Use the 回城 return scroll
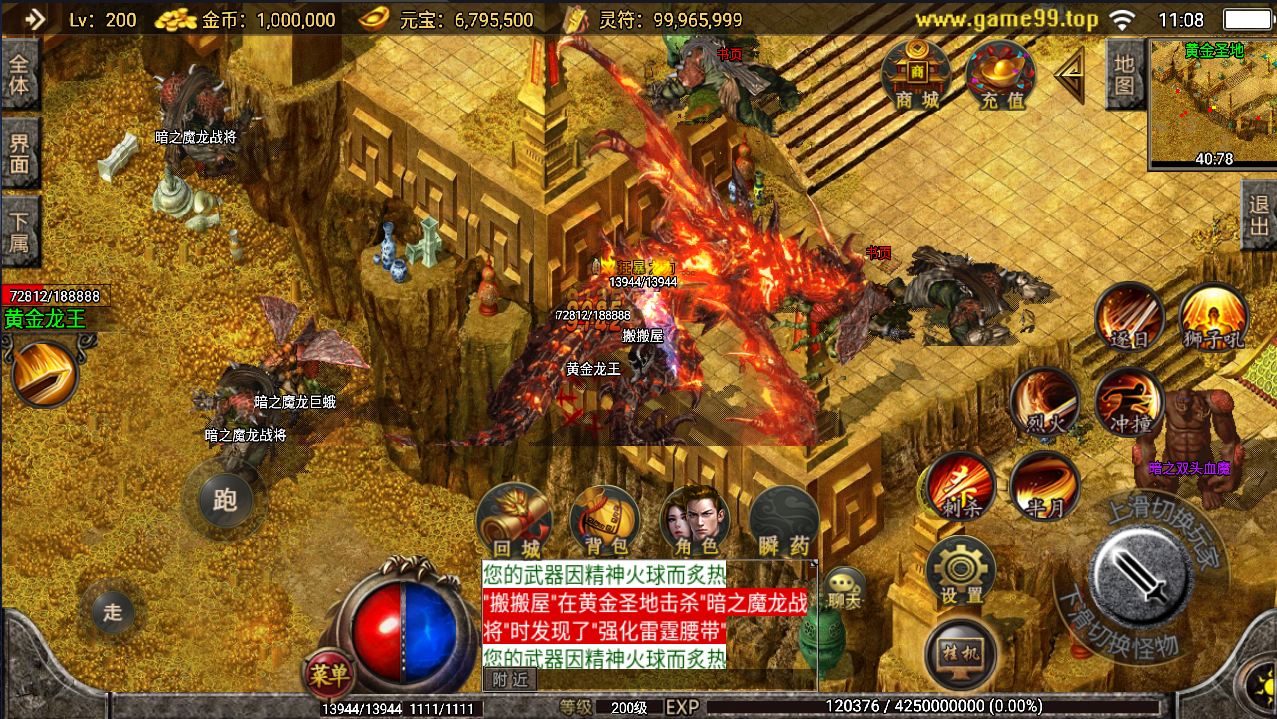 [x=515, y=521]
